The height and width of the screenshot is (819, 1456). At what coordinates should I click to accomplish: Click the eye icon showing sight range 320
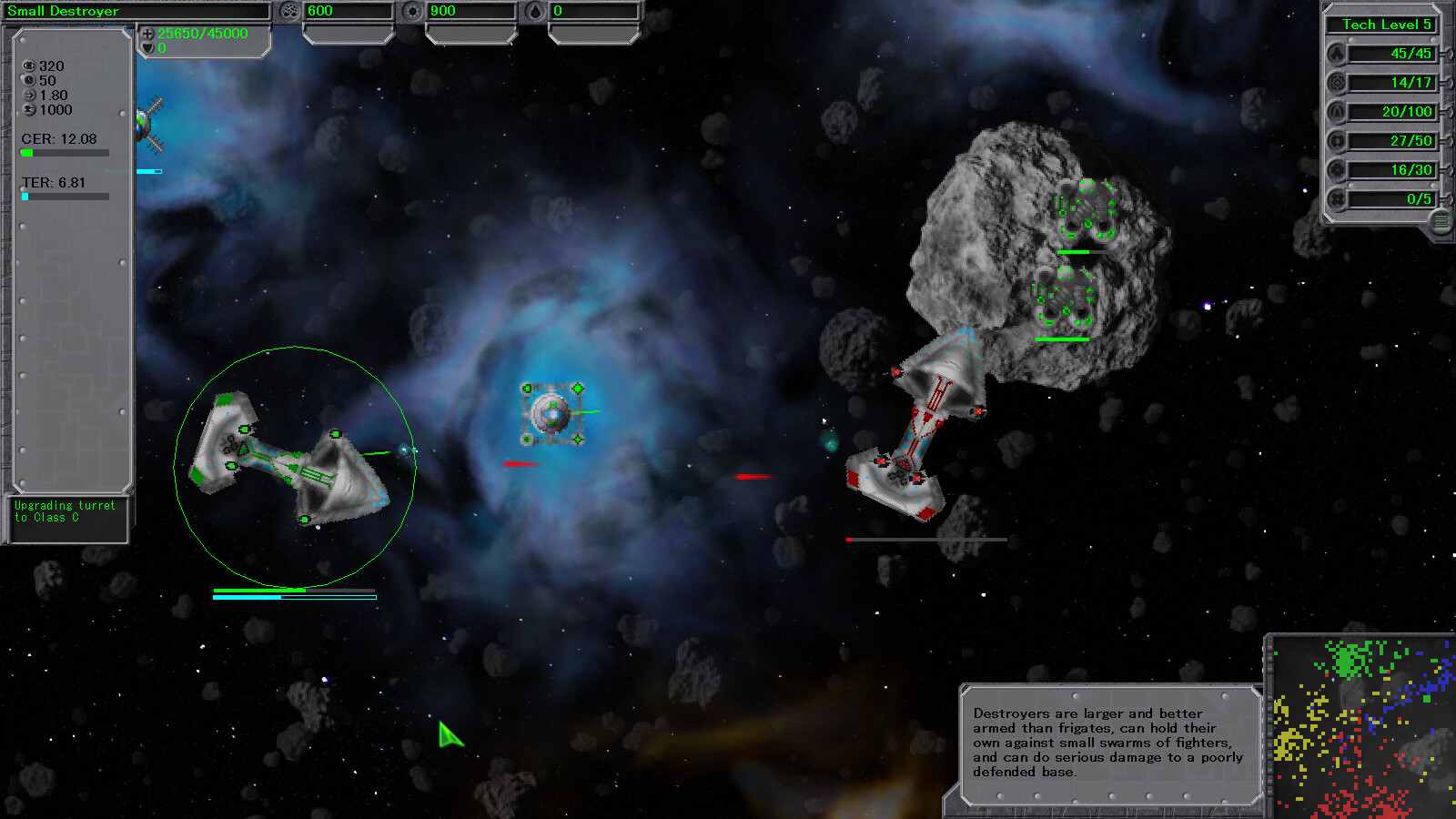(28, 66)
